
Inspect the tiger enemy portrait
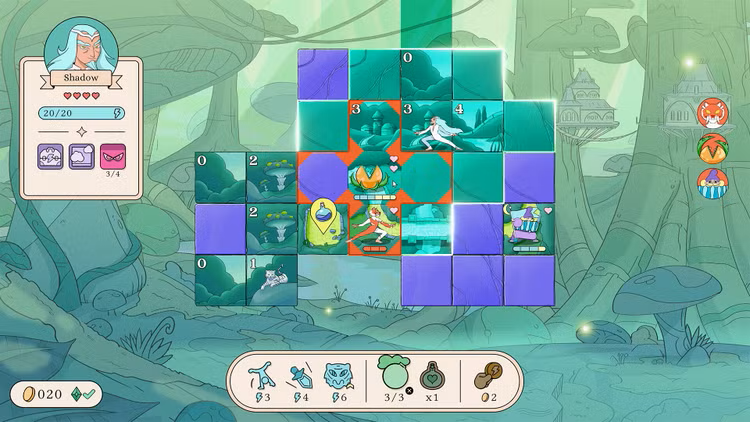click(712, 112)
